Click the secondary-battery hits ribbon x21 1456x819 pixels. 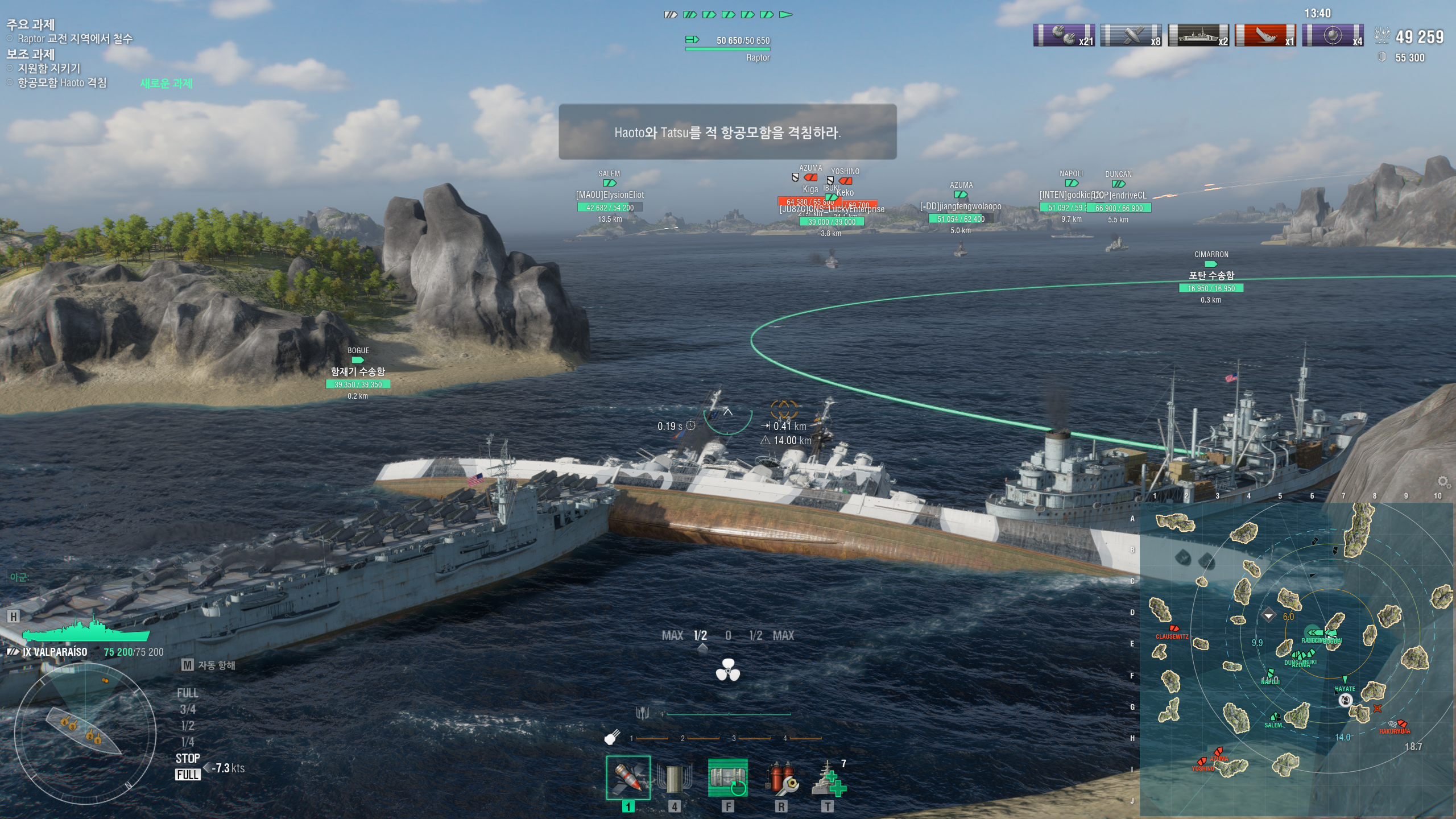pyautogui.click(x=1064, y=35)
